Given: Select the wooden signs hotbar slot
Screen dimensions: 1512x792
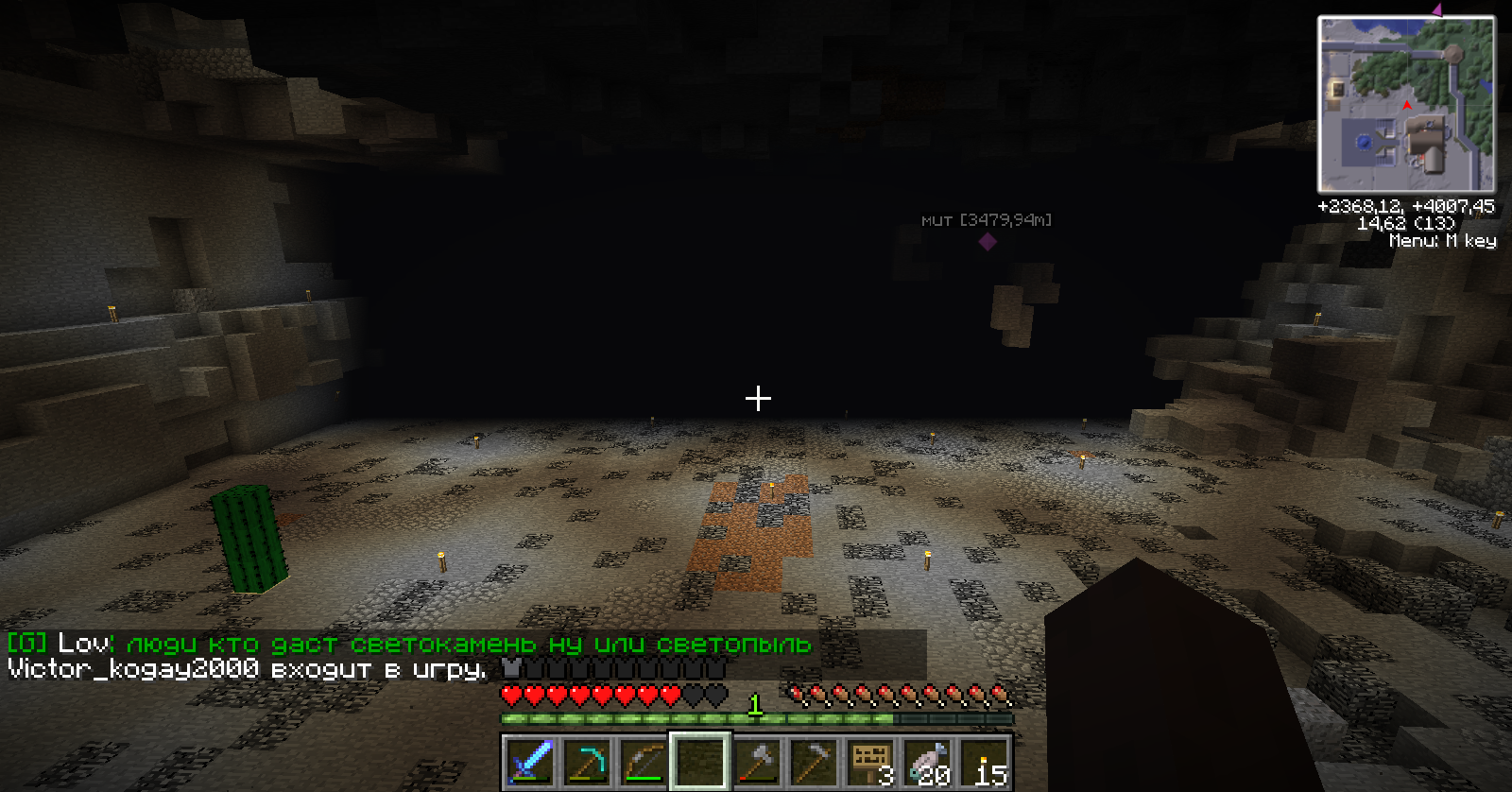Looking at the screenshot, I should [x=870, y=760].
